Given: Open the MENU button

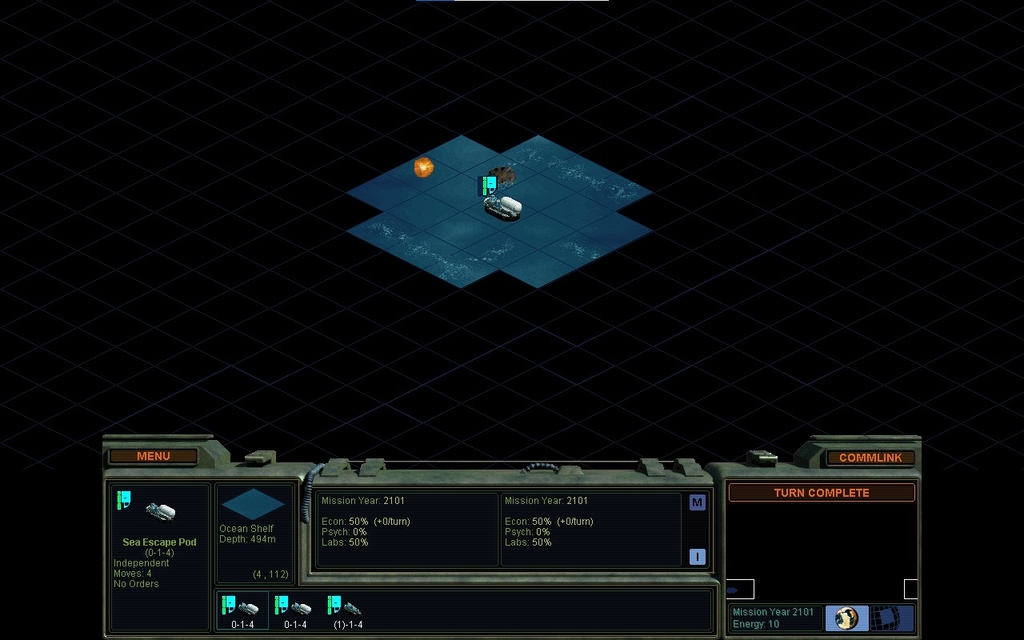Looking at the screenshot, I should (x=153, y=456).
